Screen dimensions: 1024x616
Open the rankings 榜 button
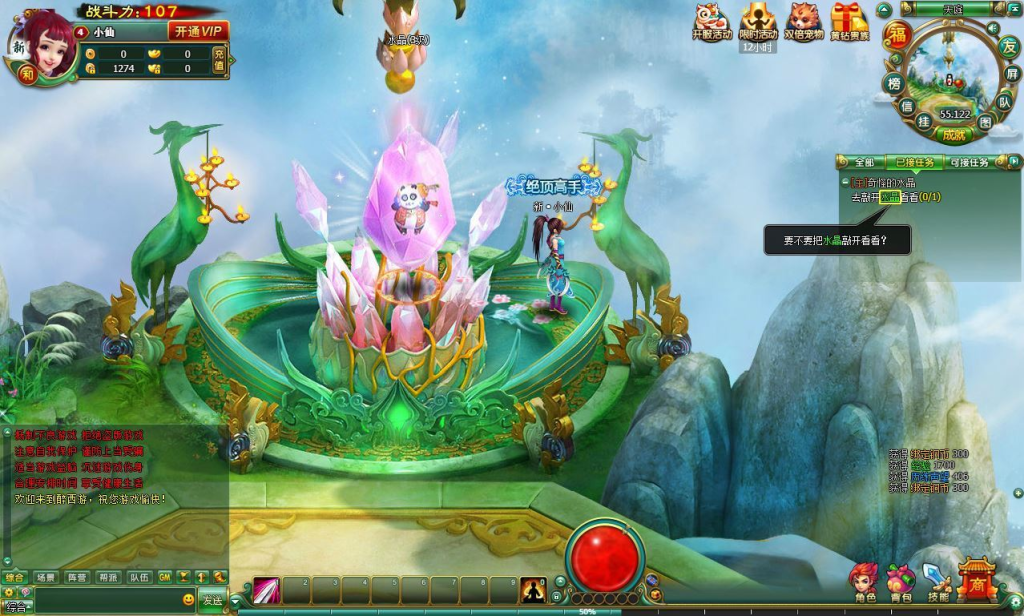pyautogui.click(x=893, y=84)
